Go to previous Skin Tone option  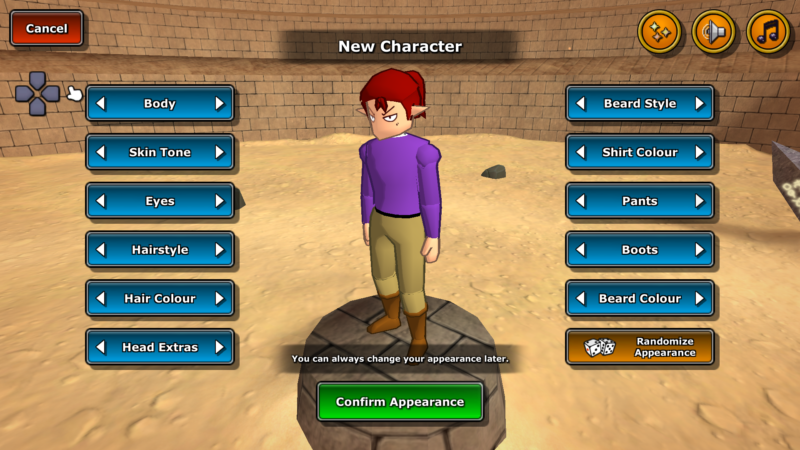pyautogui.click(x=101, y=152)
